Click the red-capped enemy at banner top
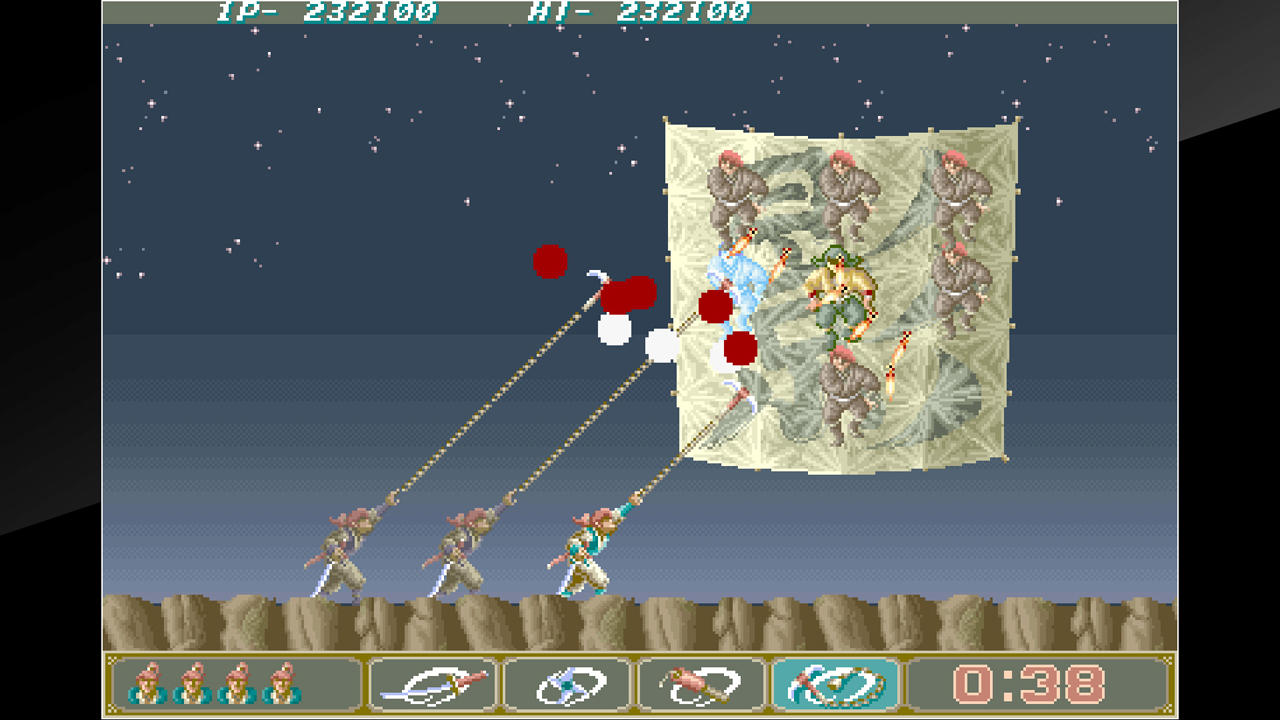1280x720 pixels. (845, 185)
